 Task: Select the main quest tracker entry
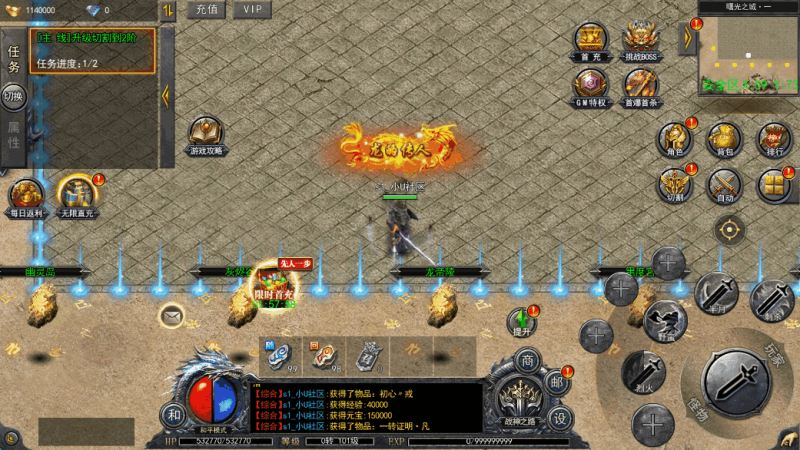[93, 50]
